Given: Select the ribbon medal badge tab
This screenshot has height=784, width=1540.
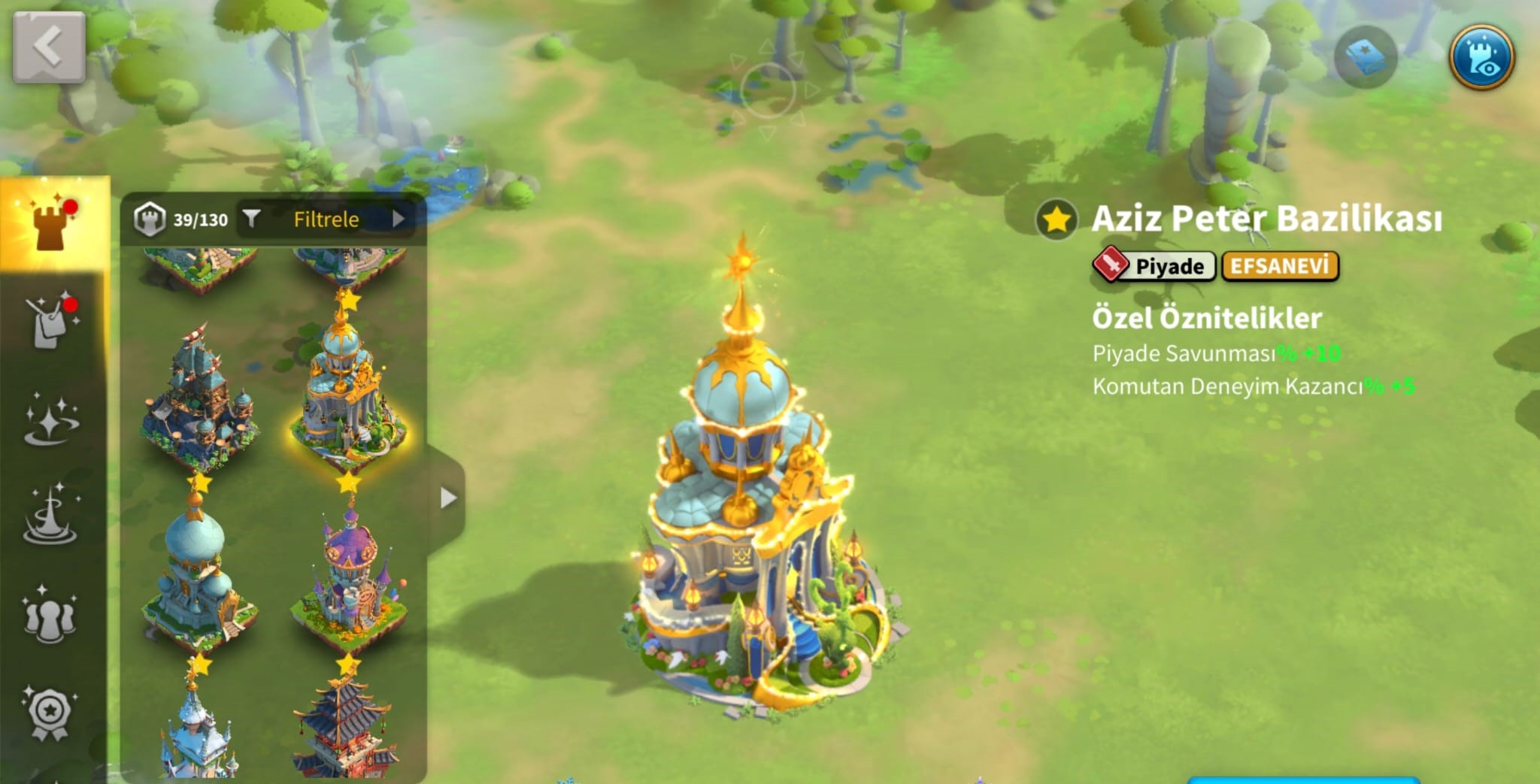Looking at the screenshot, I should coord(50,713).
